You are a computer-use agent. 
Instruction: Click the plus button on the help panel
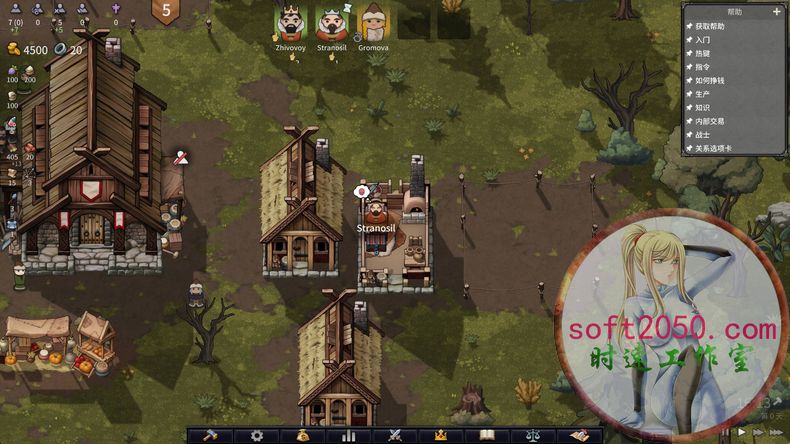coord(777,12)
